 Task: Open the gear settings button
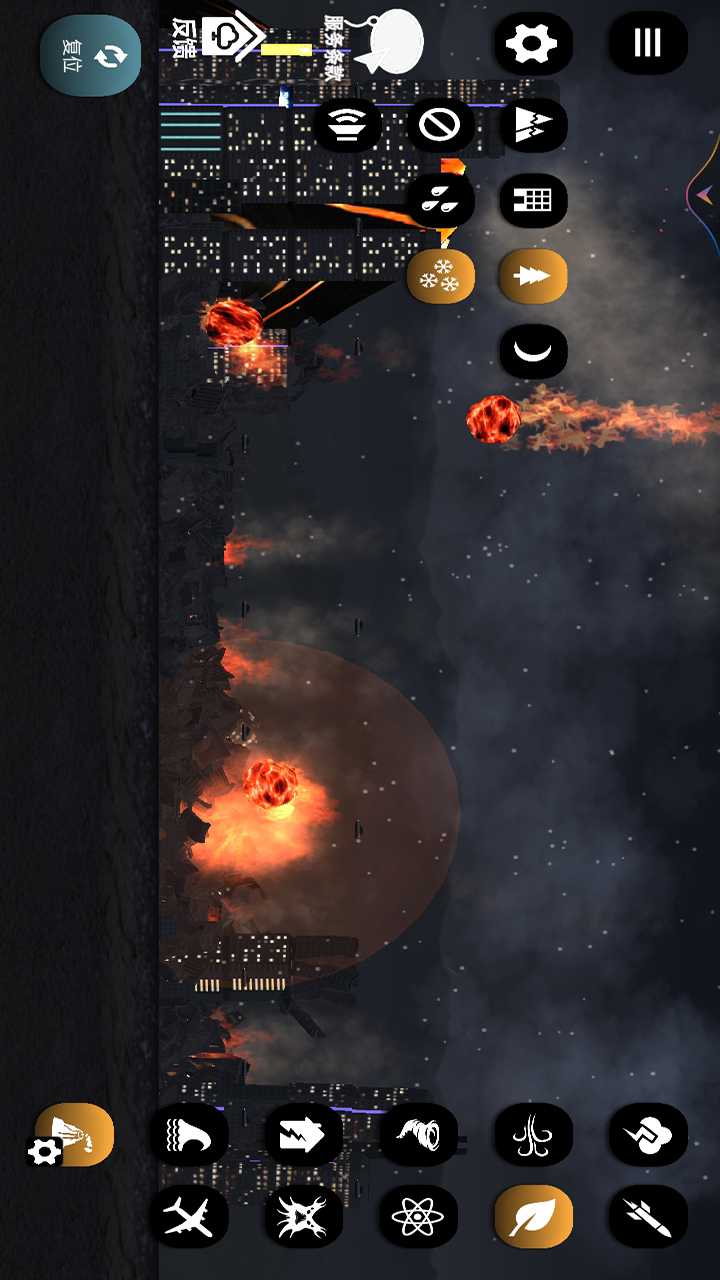tap(533, 43)
